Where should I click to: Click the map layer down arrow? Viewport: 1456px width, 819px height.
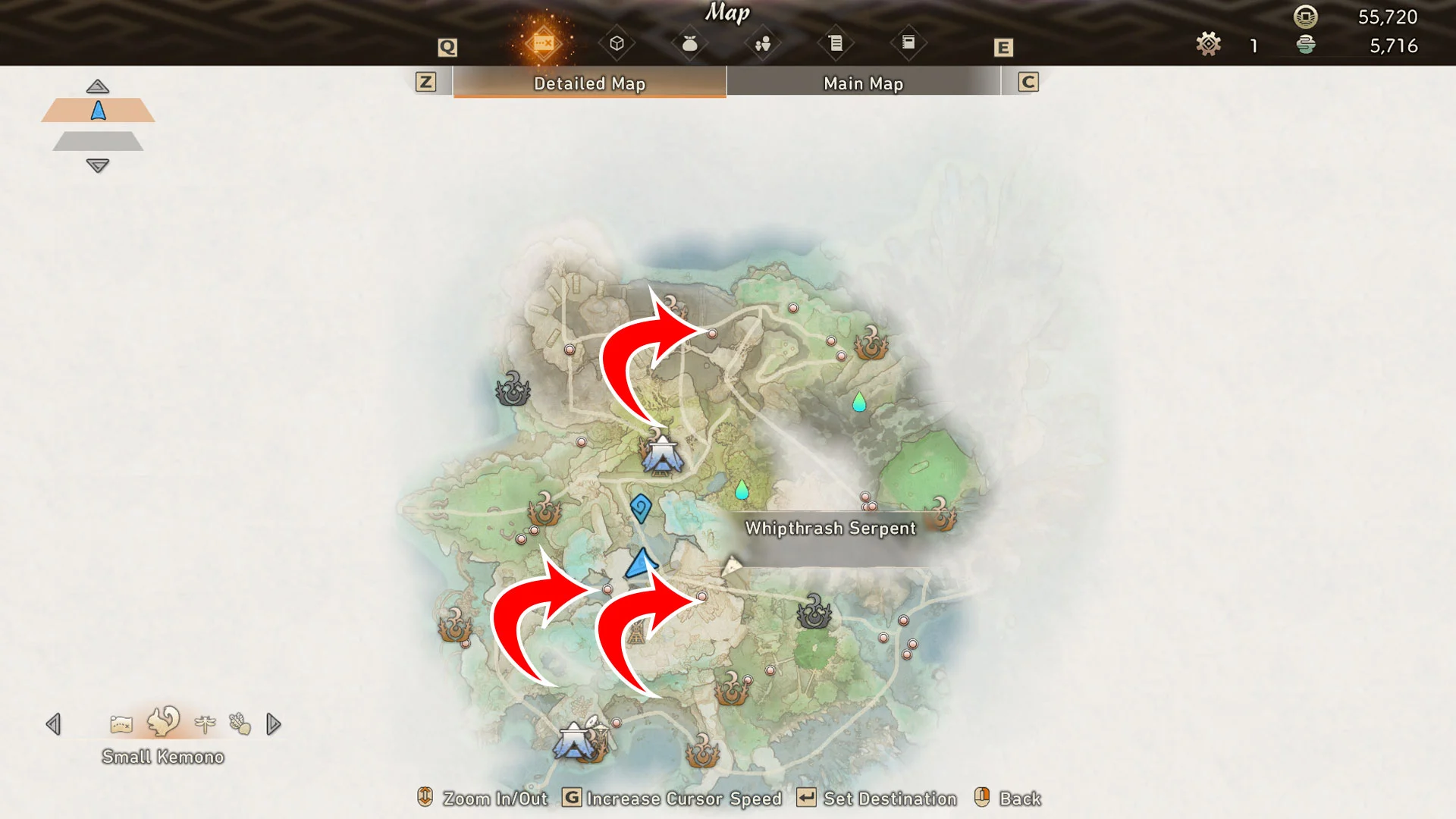(x=98, y=165)
